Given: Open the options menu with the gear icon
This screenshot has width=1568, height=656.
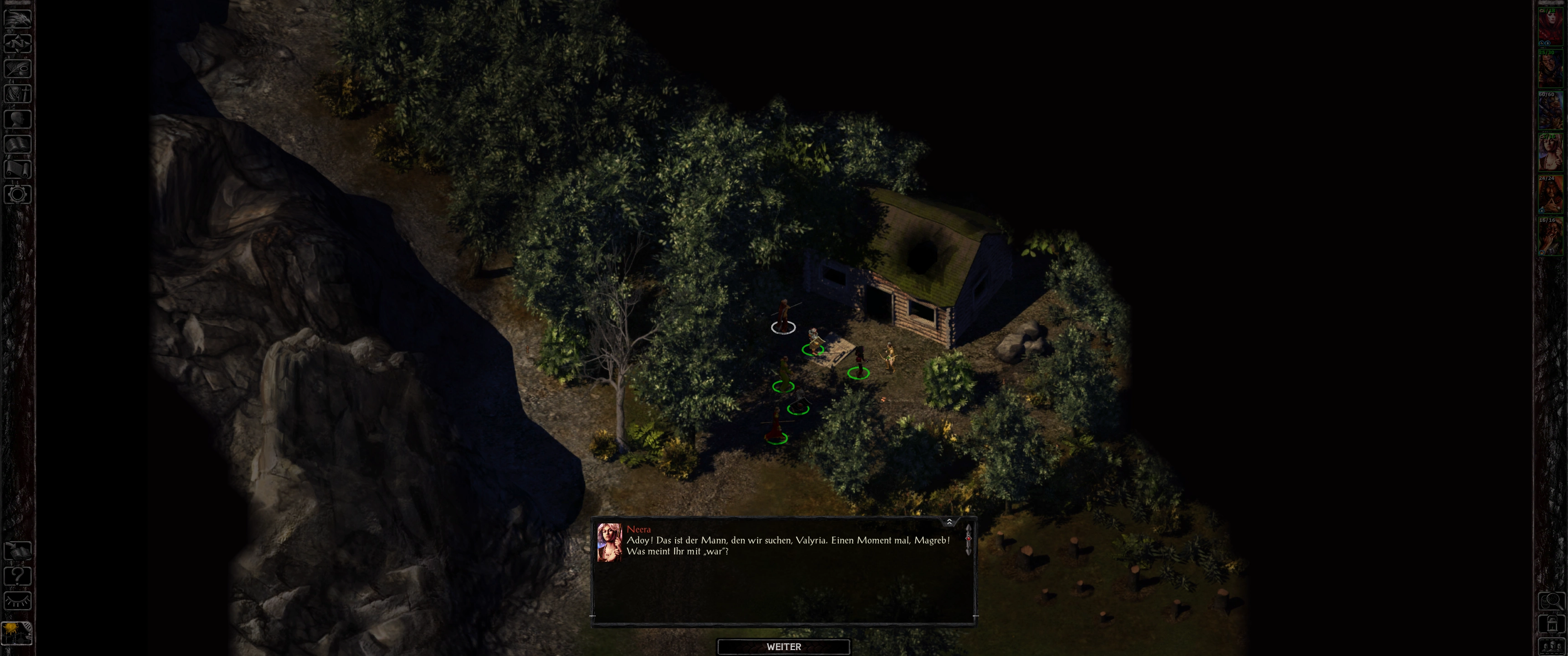Looking at the screenshot, I should [18, 195].
